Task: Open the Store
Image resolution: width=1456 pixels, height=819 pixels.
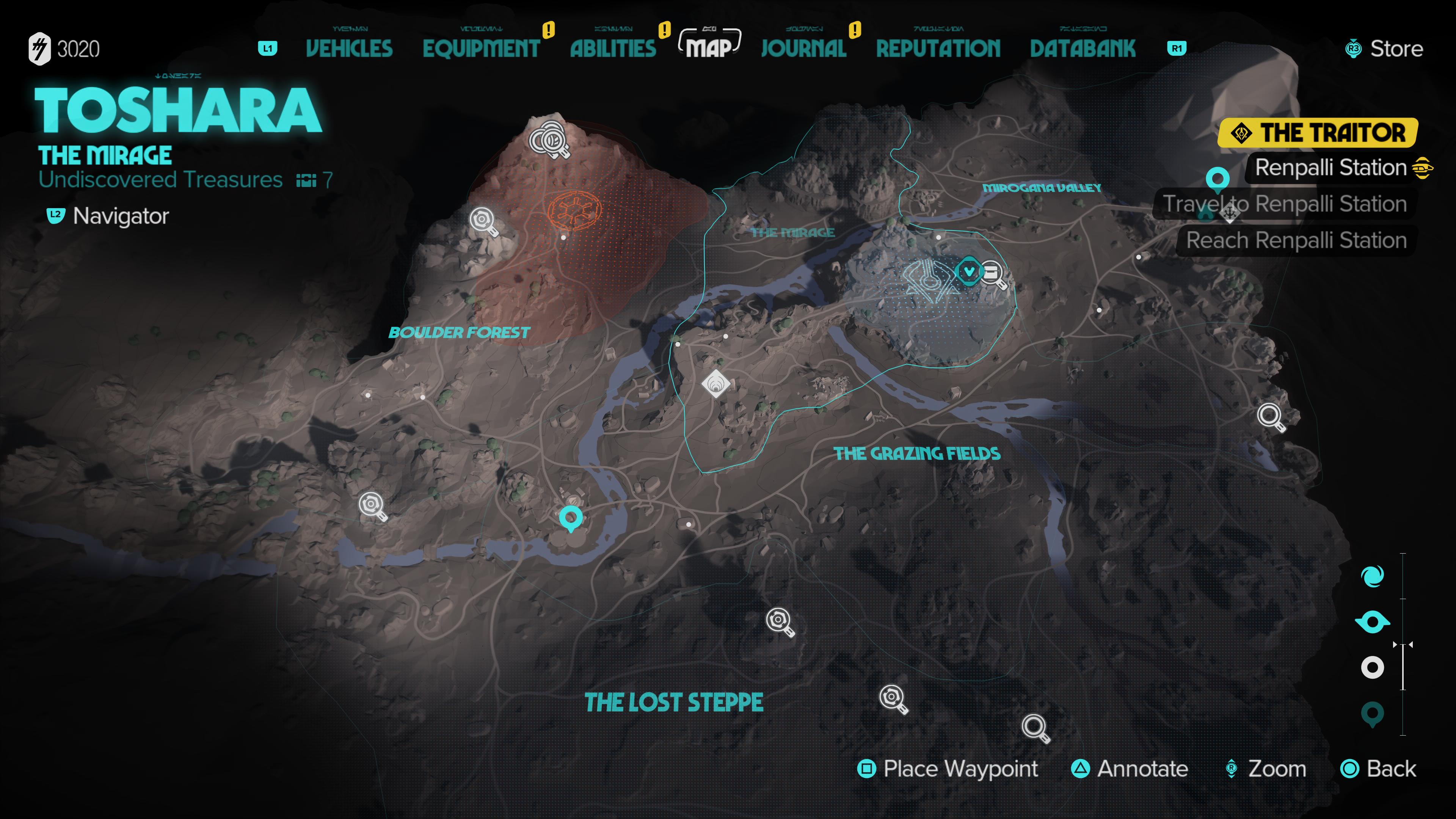Action: (1384, 49)
